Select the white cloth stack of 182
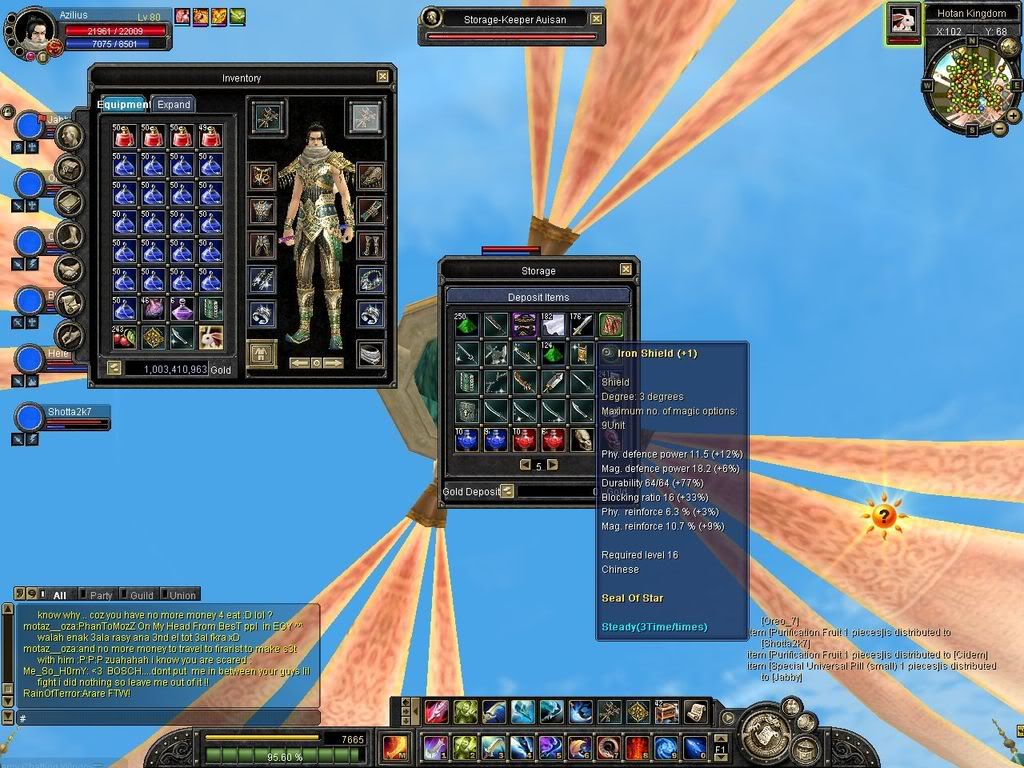 pos(554,325)
